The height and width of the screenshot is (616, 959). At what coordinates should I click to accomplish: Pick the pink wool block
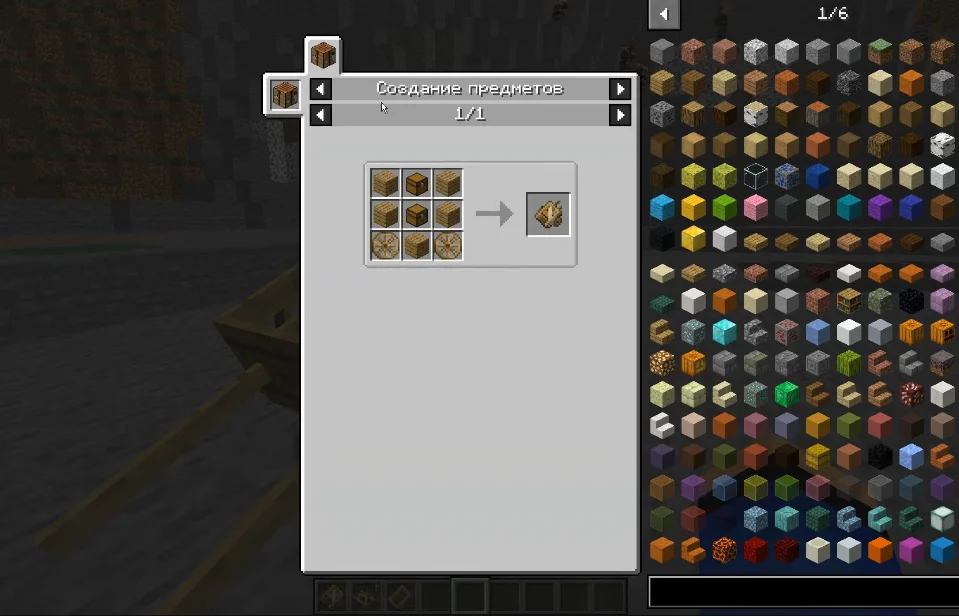pos(755,208)
